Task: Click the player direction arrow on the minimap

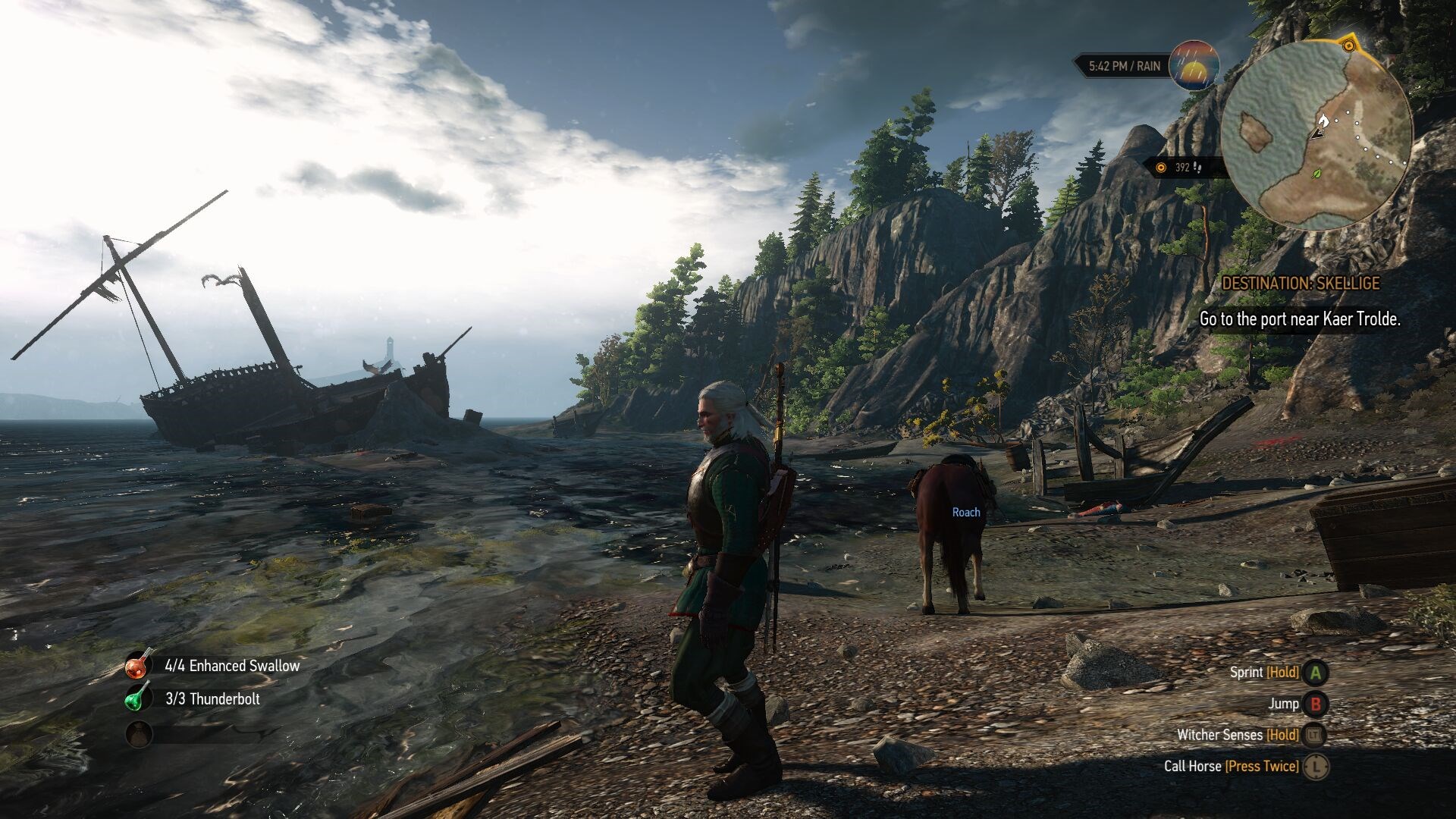Action: [1319, 135]
